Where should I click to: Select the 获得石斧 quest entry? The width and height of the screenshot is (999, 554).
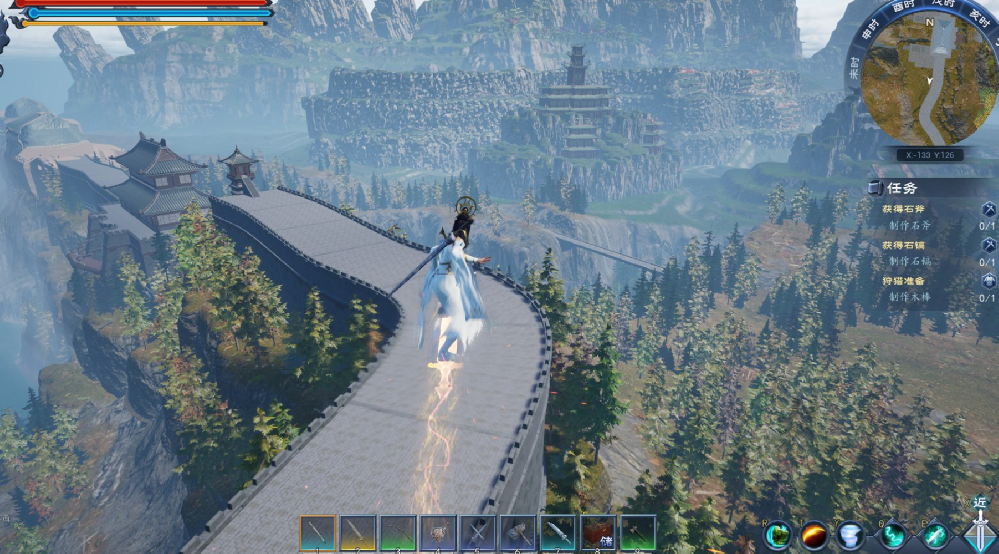point(904,210)
